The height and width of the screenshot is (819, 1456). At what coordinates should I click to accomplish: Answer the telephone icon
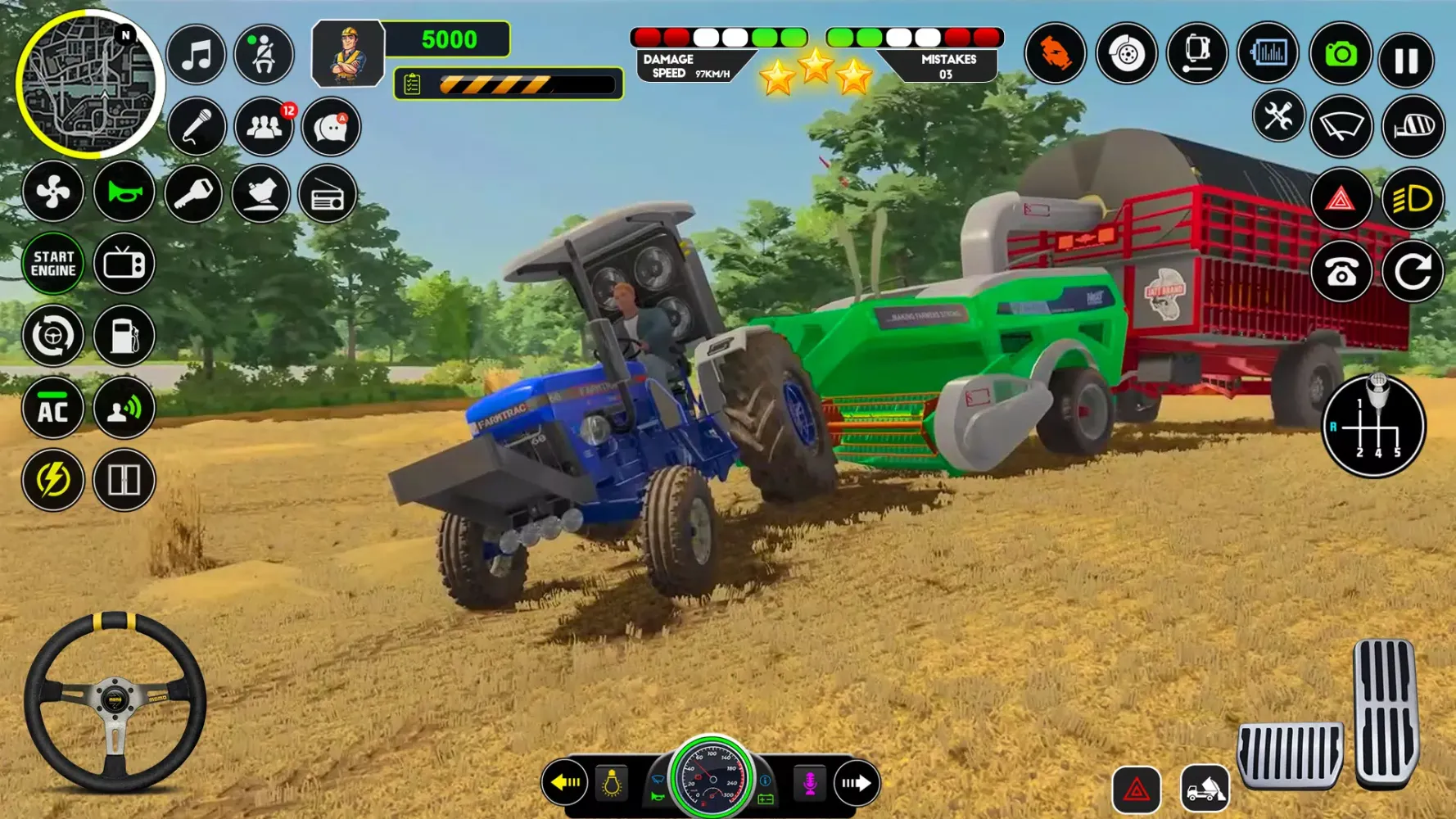[1341, 273]
